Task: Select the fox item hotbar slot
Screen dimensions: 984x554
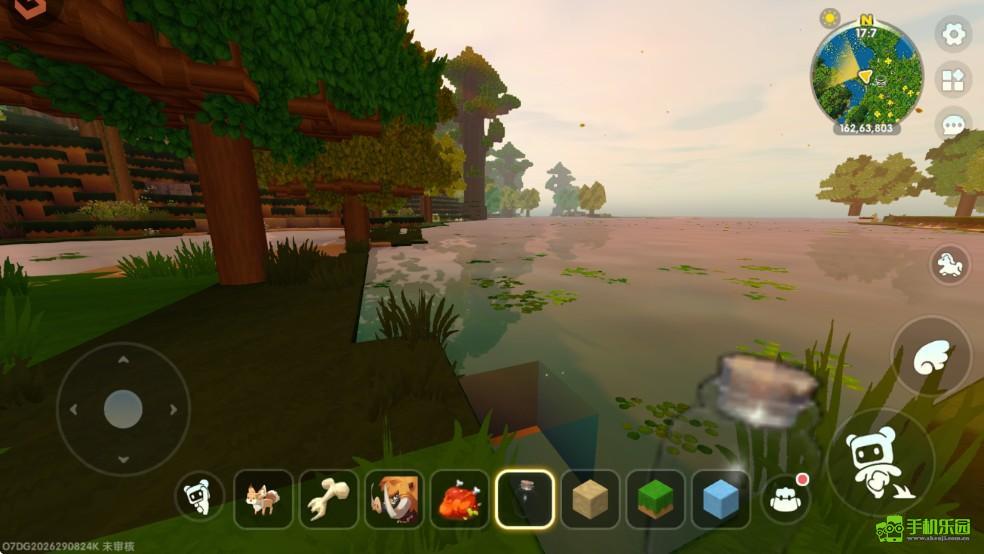Action: (264, 498)
